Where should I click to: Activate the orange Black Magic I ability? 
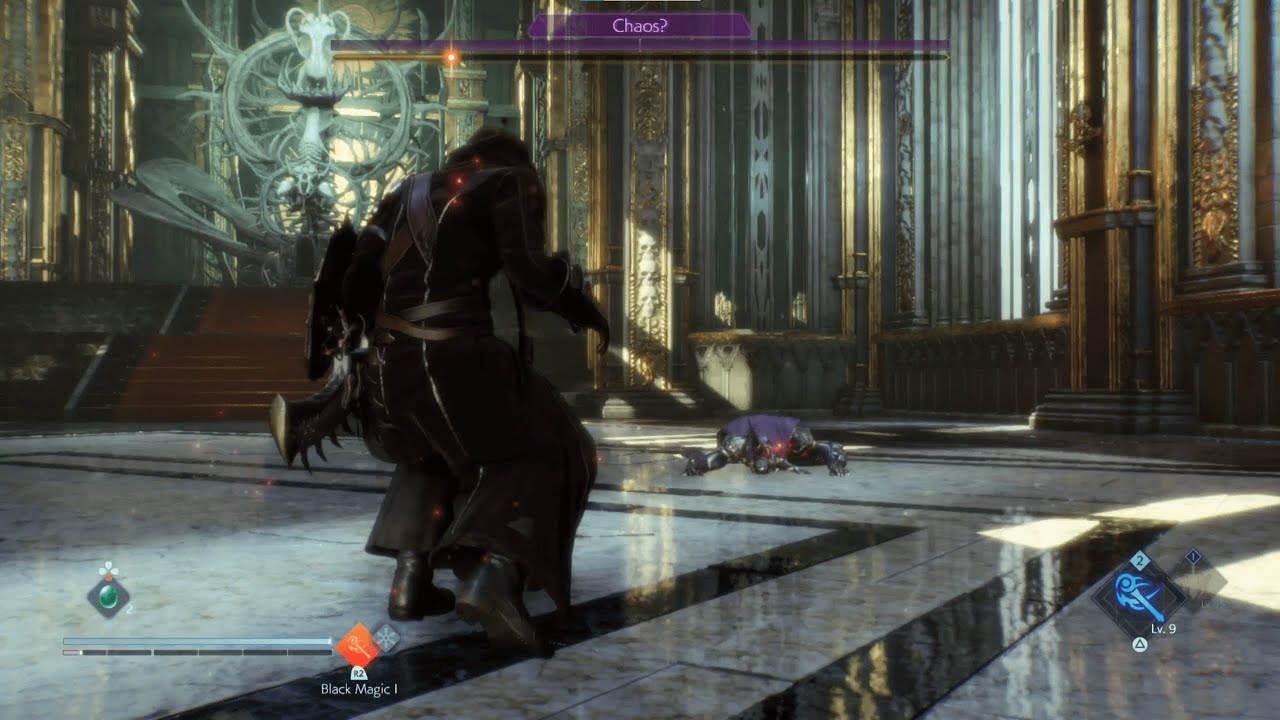pyautogui.click(x=357, y=645)
